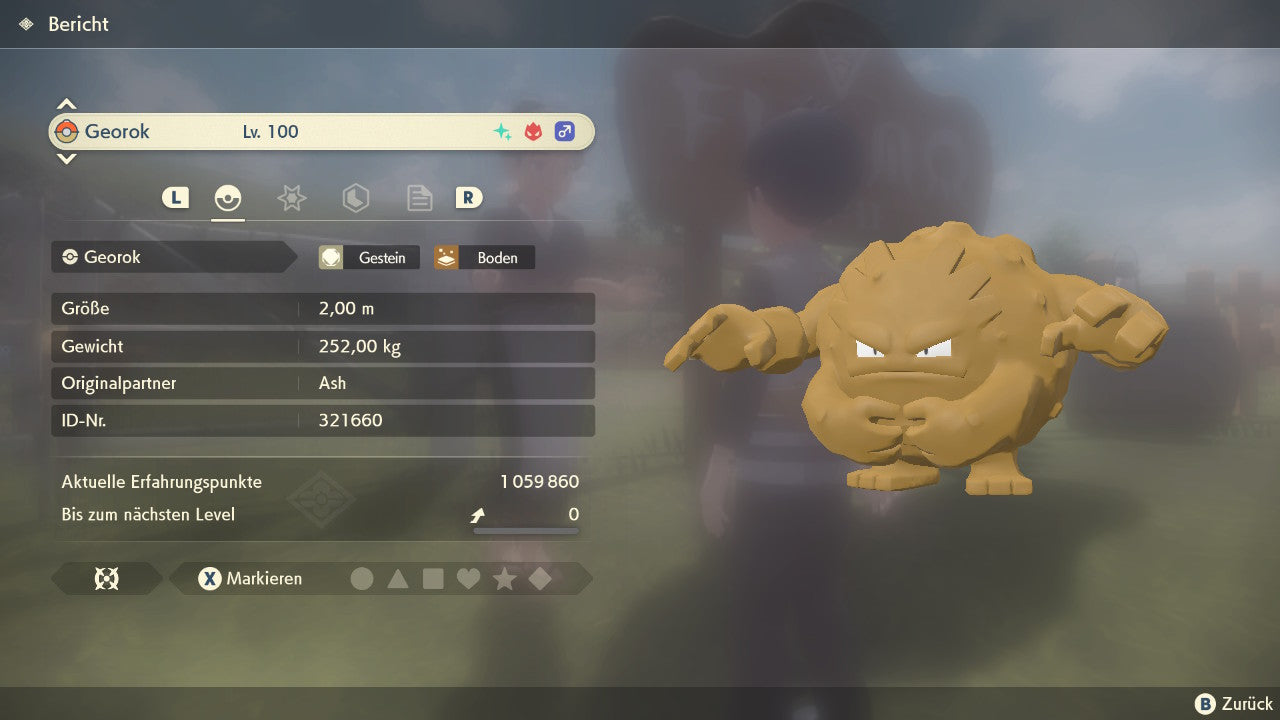Switch to the Poké Ball overview tab

(228, 198)
